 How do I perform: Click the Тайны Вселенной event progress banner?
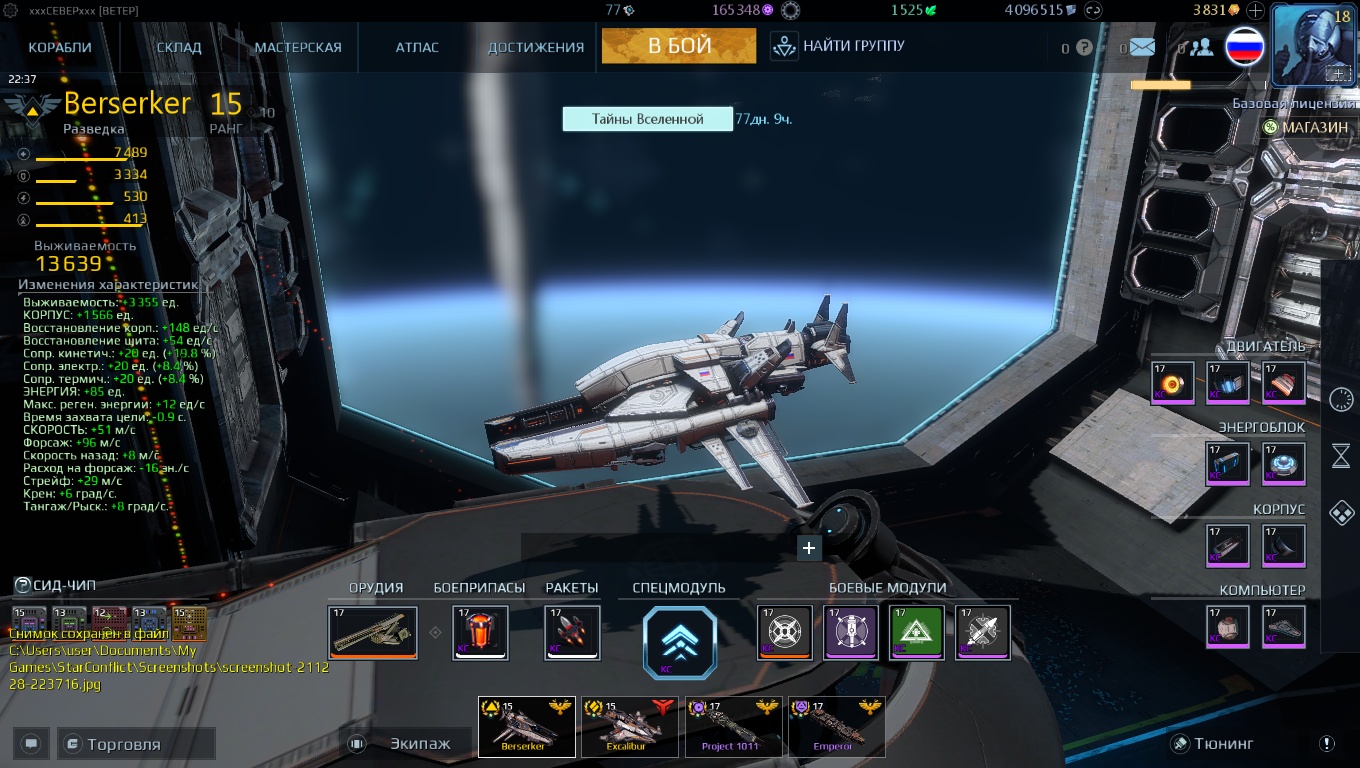(647, 118)
